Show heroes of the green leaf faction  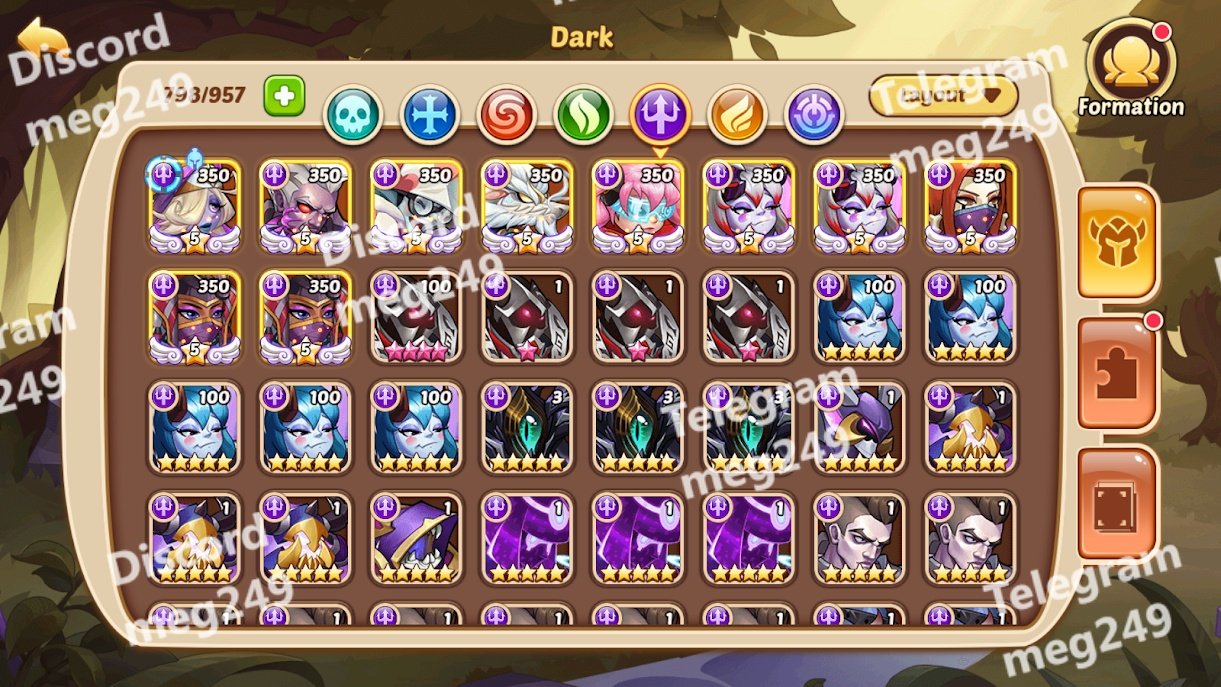click(x=583, y=115)
